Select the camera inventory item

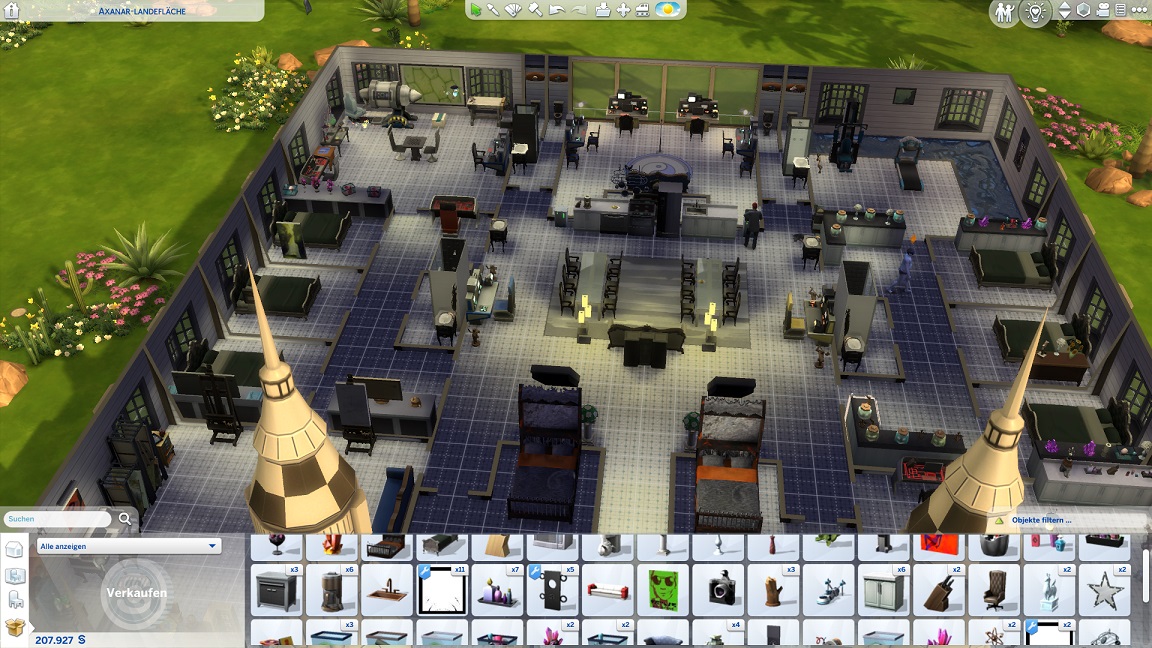point(716,589)
